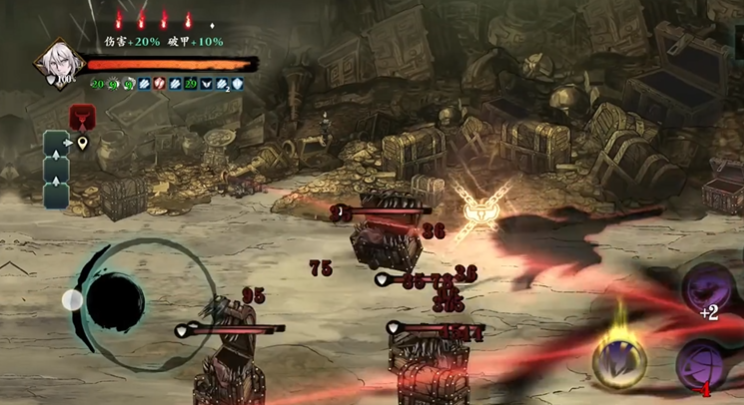Viewport: 744px width, 405px height.
Task: Tap the red slashed buff icon
Action: point(159,85)
